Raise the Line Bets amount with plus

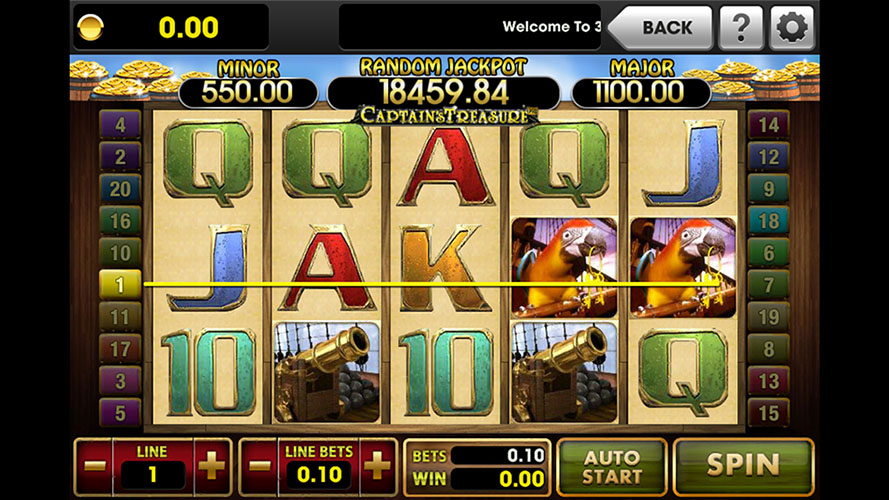(x=377, y=466)
